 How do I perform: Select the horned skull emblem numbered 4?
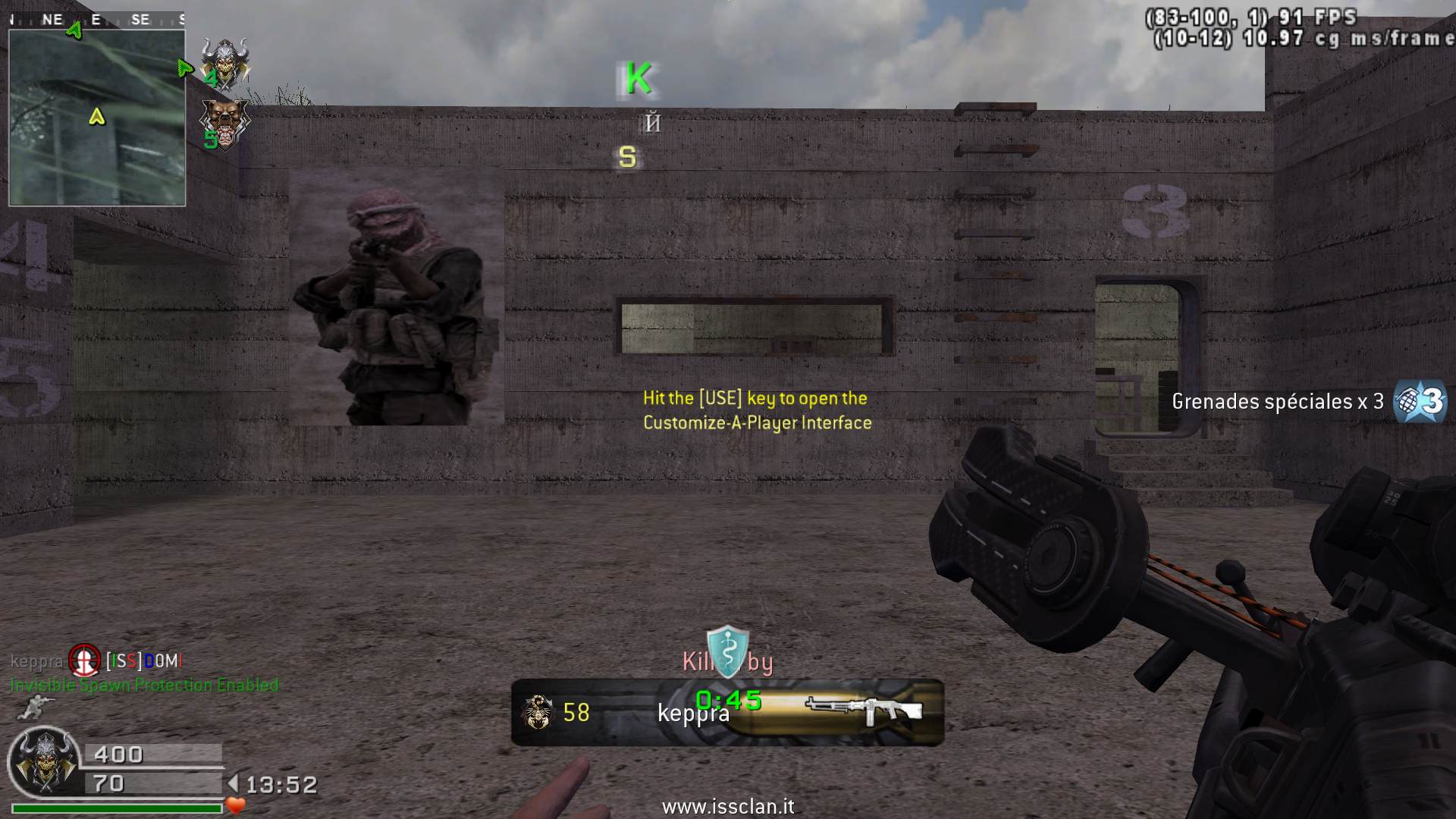coord(225,64)
